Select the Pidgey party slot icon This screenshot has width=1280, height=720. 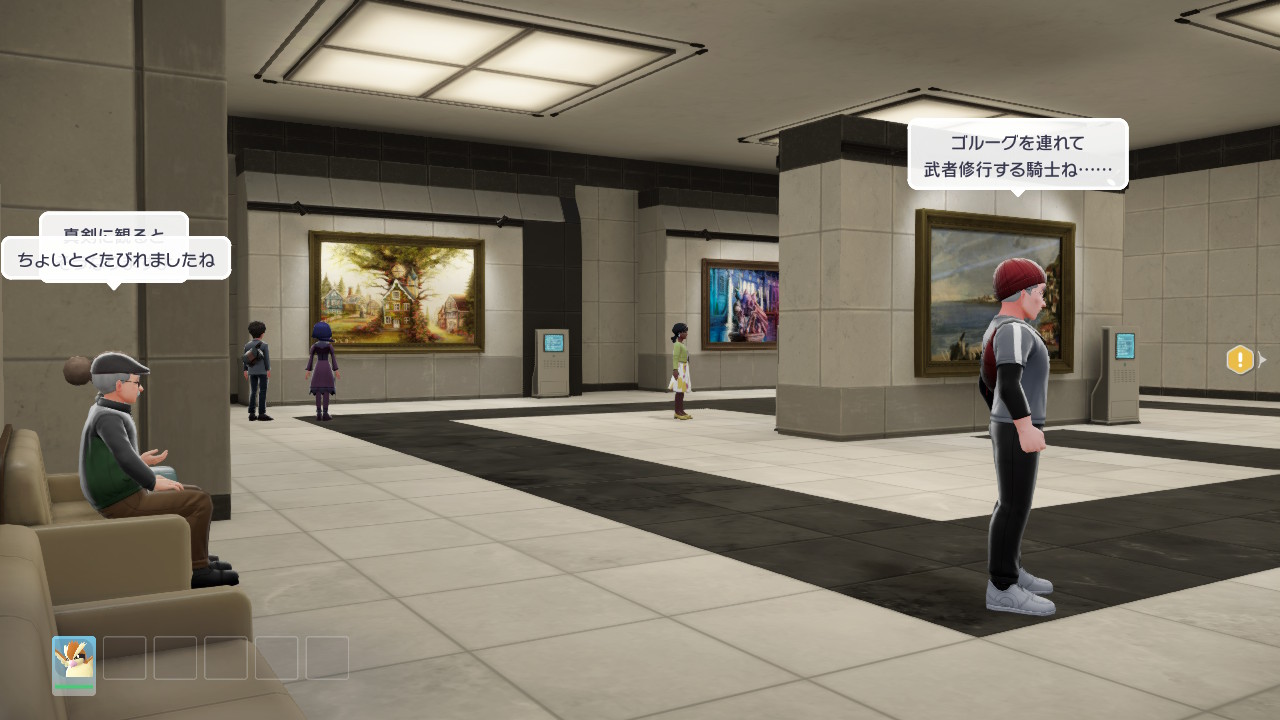(73, 660)
